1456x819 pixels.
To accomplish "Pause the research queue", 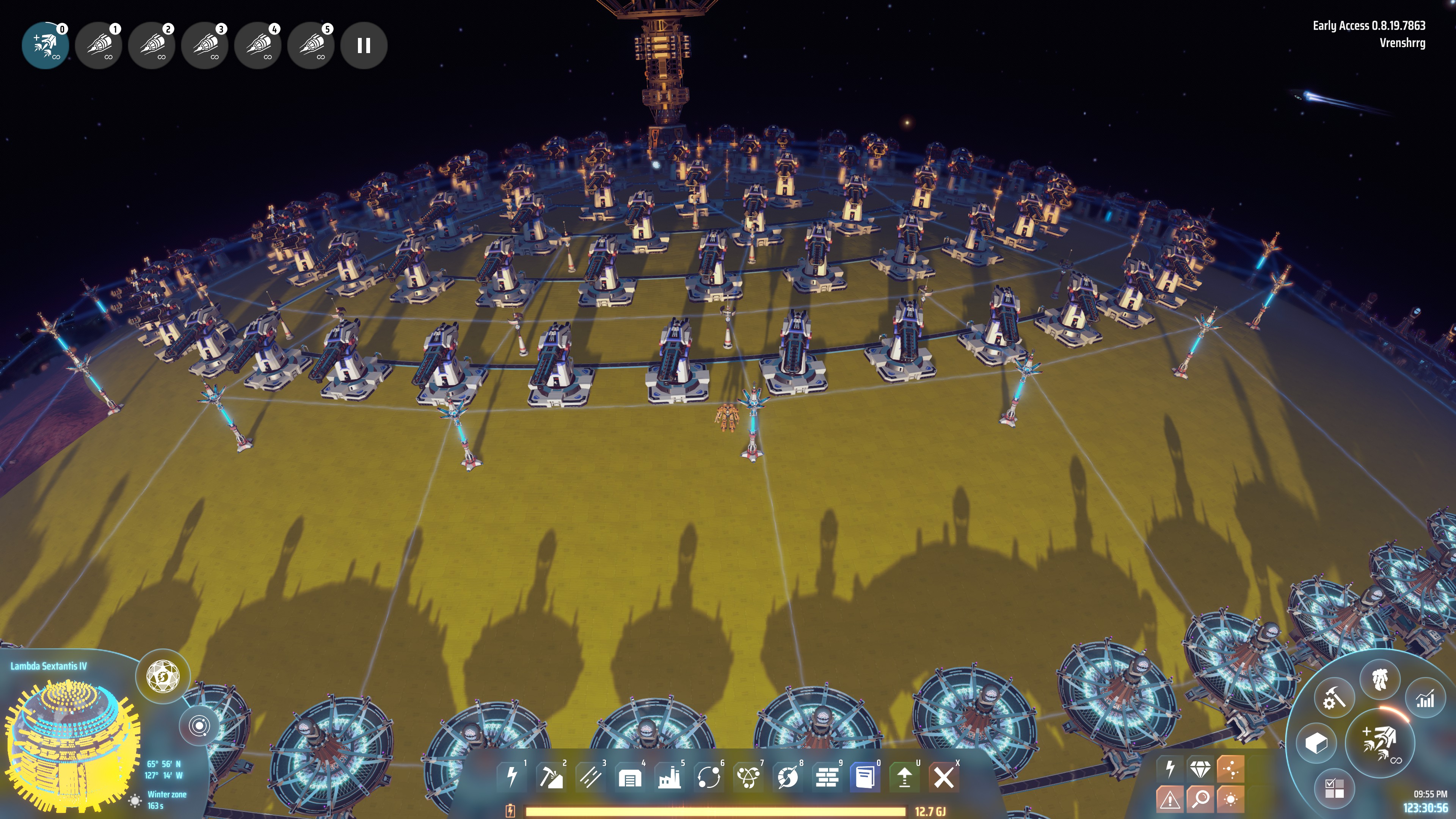I will click(x=364, y=46).
